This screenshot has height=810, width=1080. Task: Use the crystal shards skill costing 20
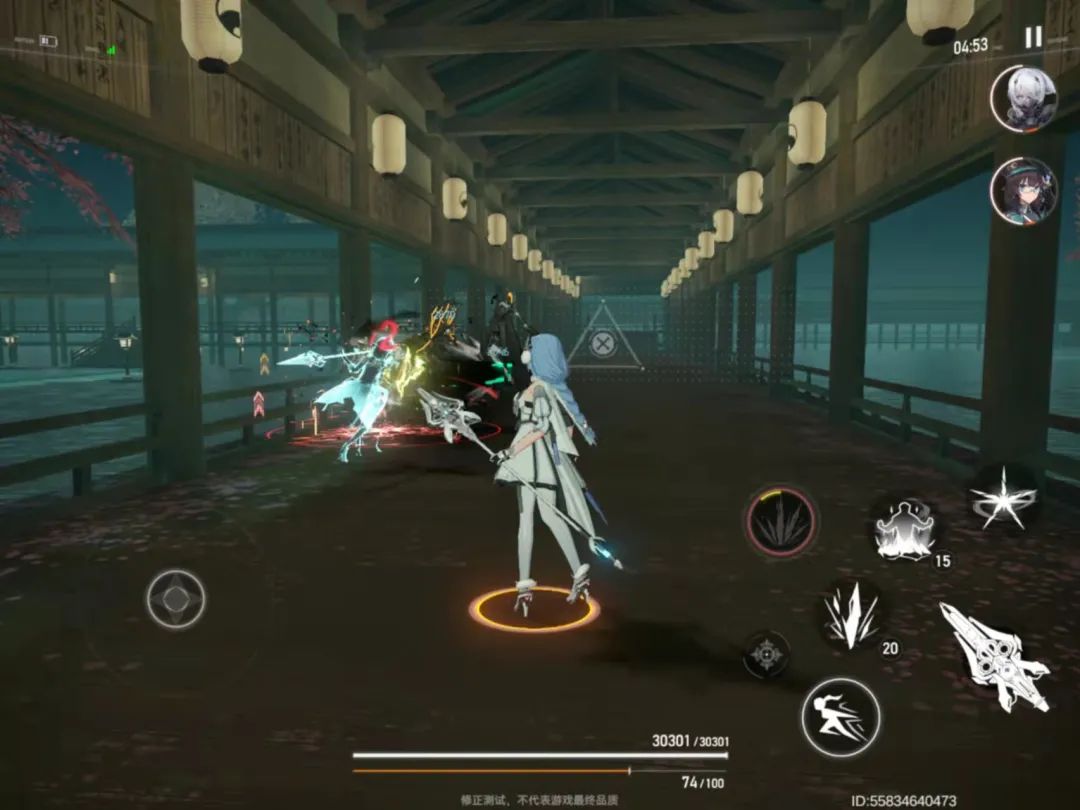pos(851,615)
